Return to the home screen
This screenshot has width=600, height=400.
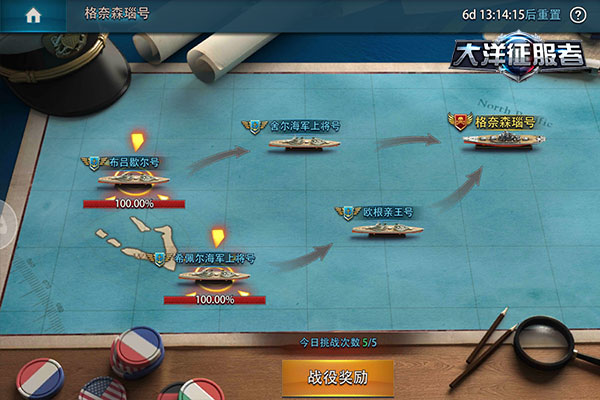pyautogui.click(x=33, y=15)
